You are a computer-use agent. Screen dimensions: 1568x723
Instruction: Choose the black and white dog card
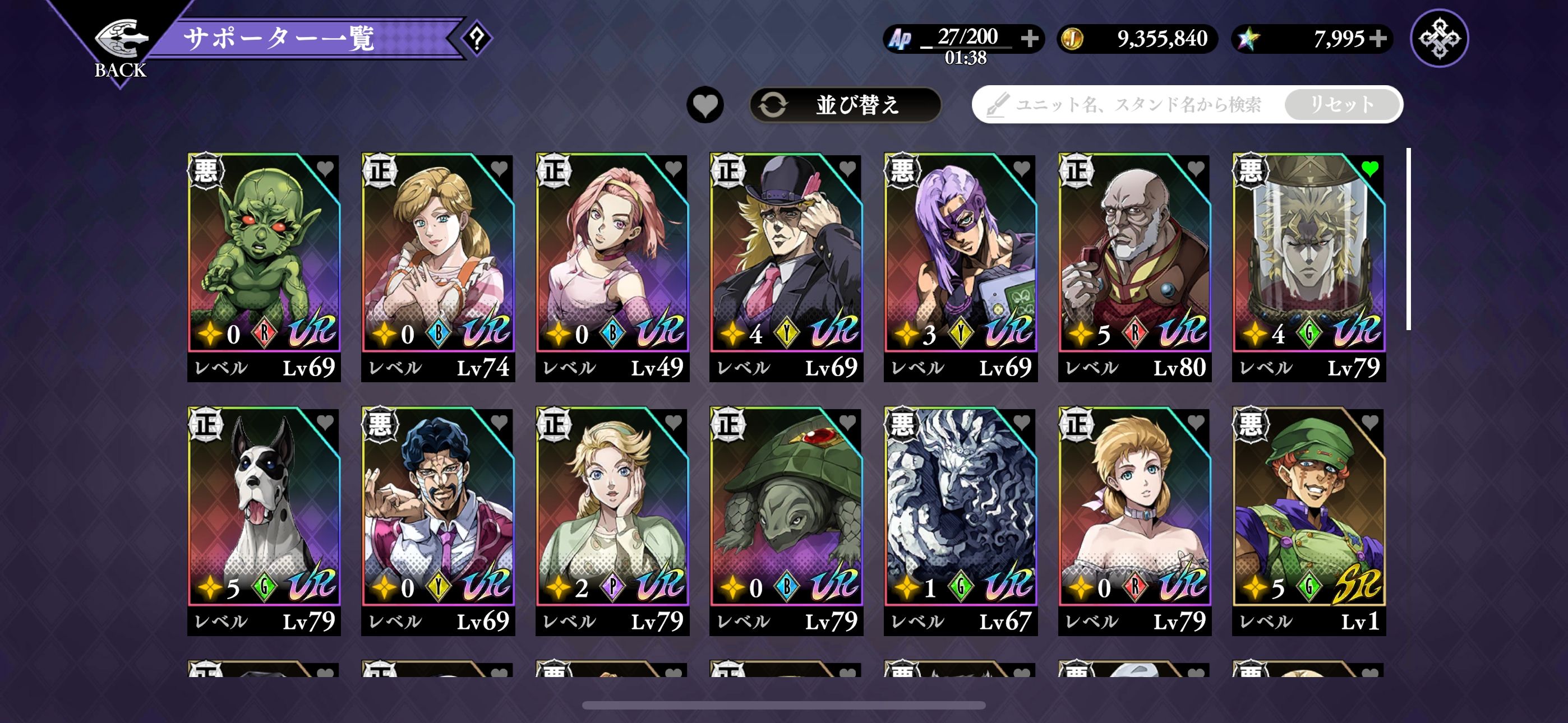click(x=264, y=510)
